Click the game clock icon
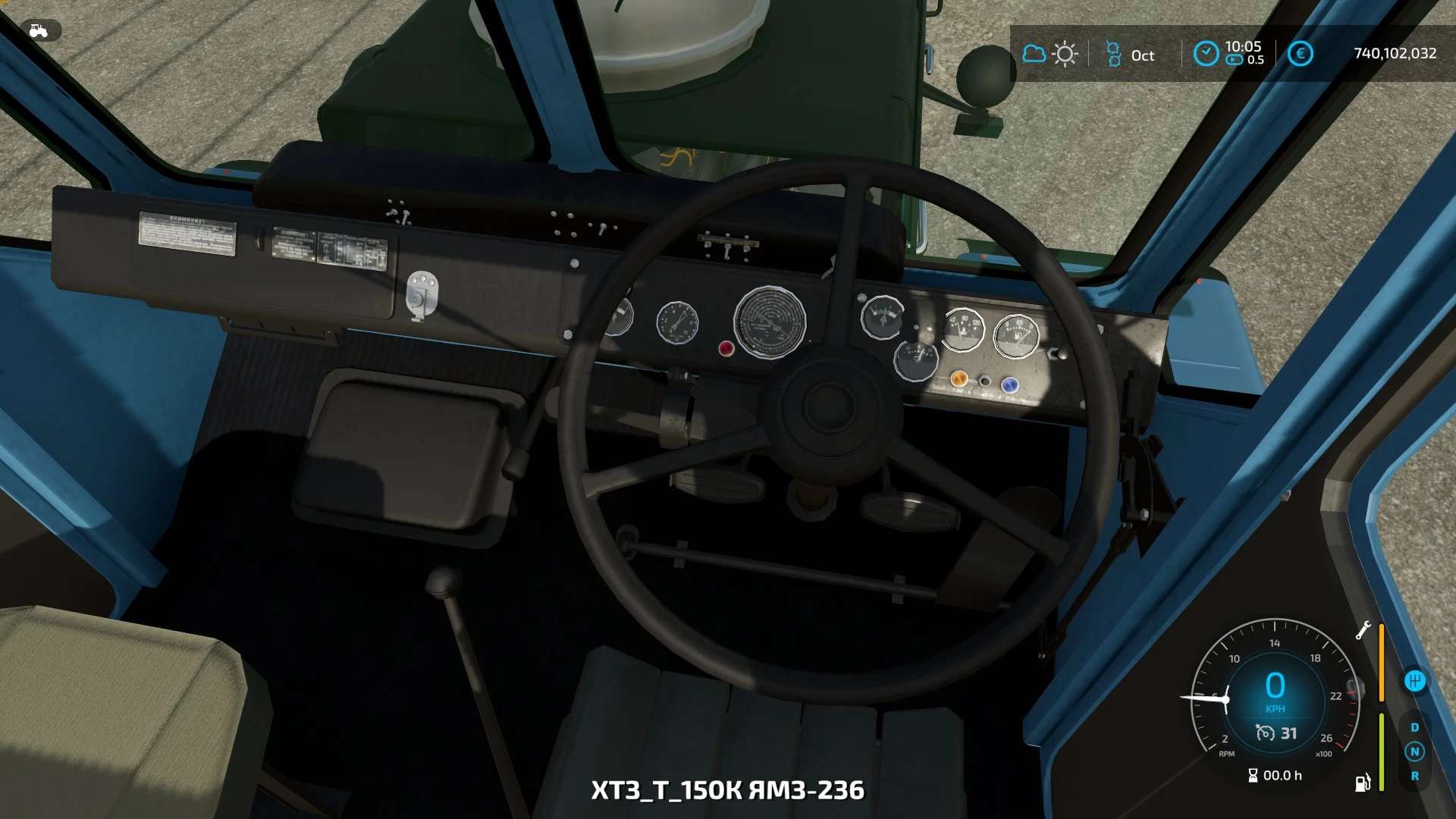 tap(1206, 53)
